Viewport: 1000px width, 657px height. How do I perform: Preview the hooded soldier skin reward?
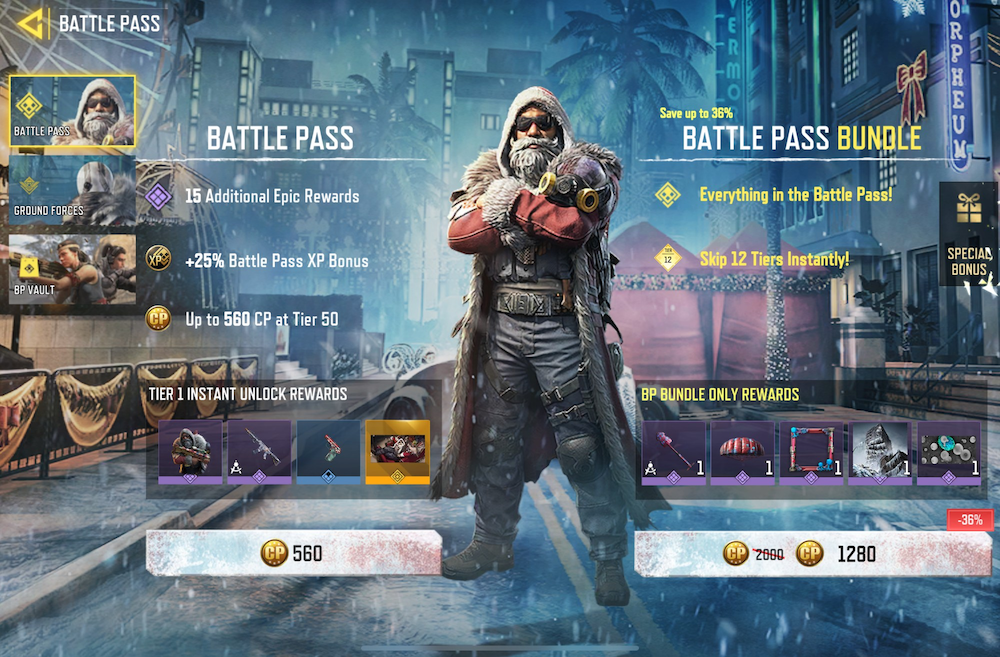(x=190, y=452)
